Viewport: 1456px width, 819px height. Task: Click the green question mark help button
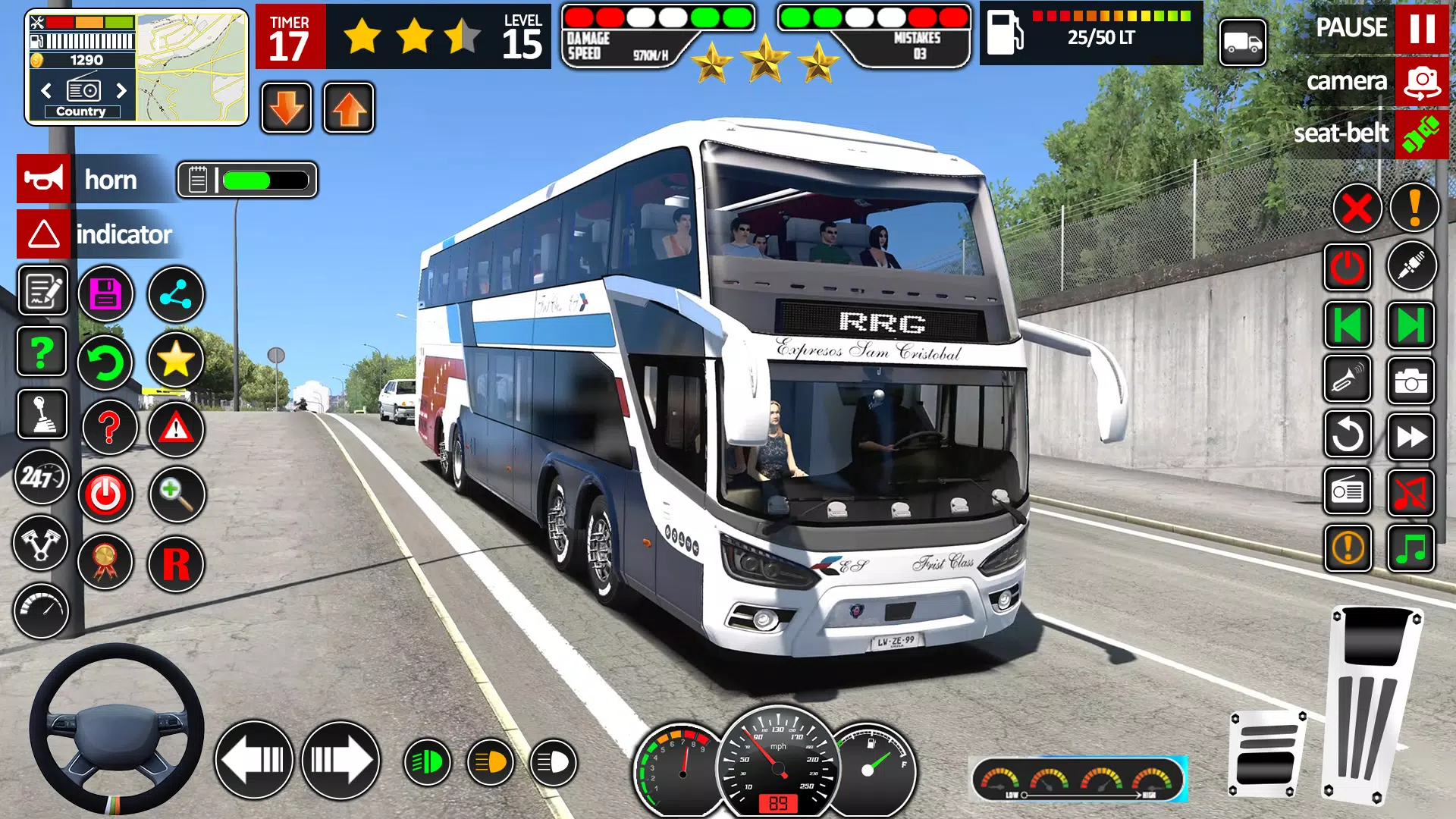pos(42,352)
